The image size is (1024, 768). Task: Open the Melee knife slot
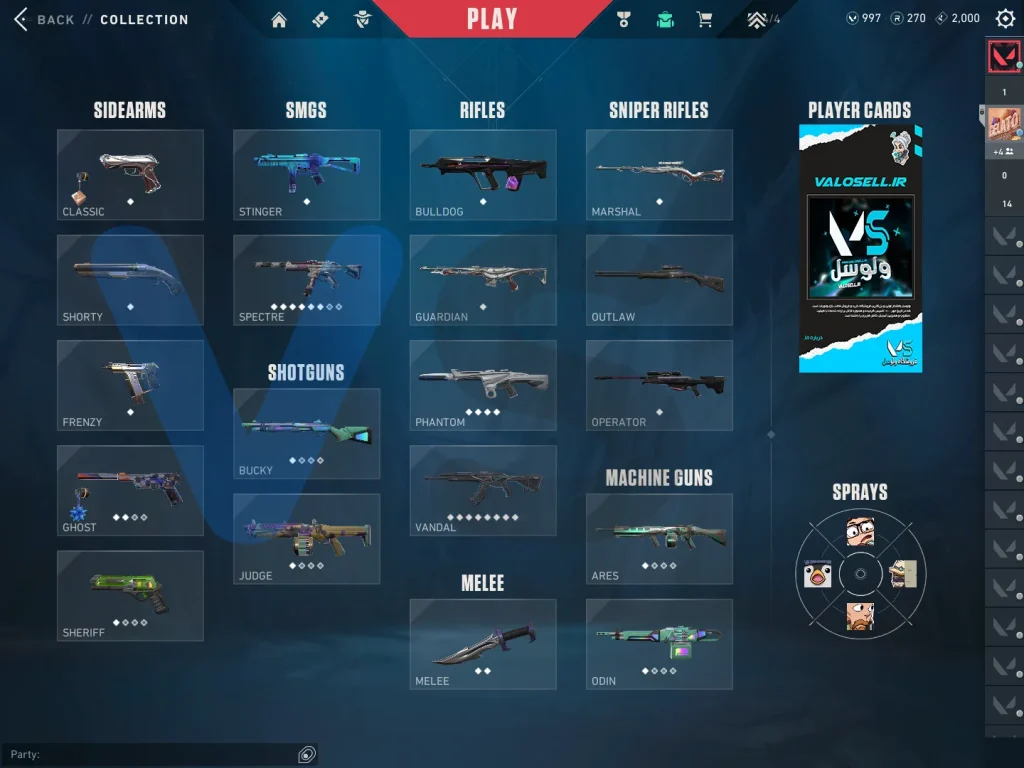(x=482, y=643)
